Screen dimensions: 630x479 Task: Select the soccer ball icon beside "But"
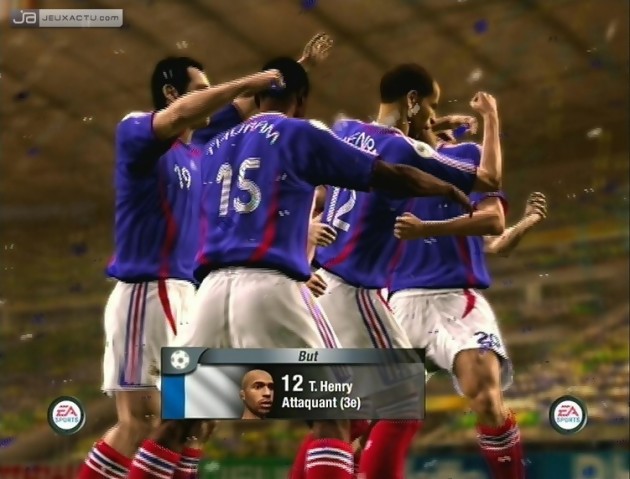click(x=179, y=358)
